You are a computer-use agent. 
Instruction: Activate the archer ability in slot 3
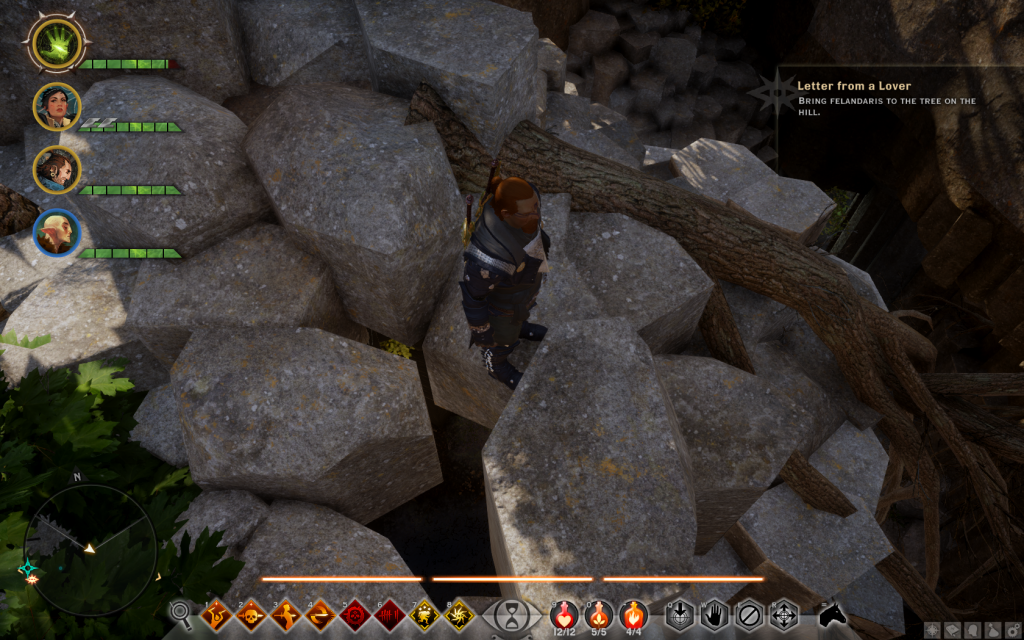tap(286, 614)
